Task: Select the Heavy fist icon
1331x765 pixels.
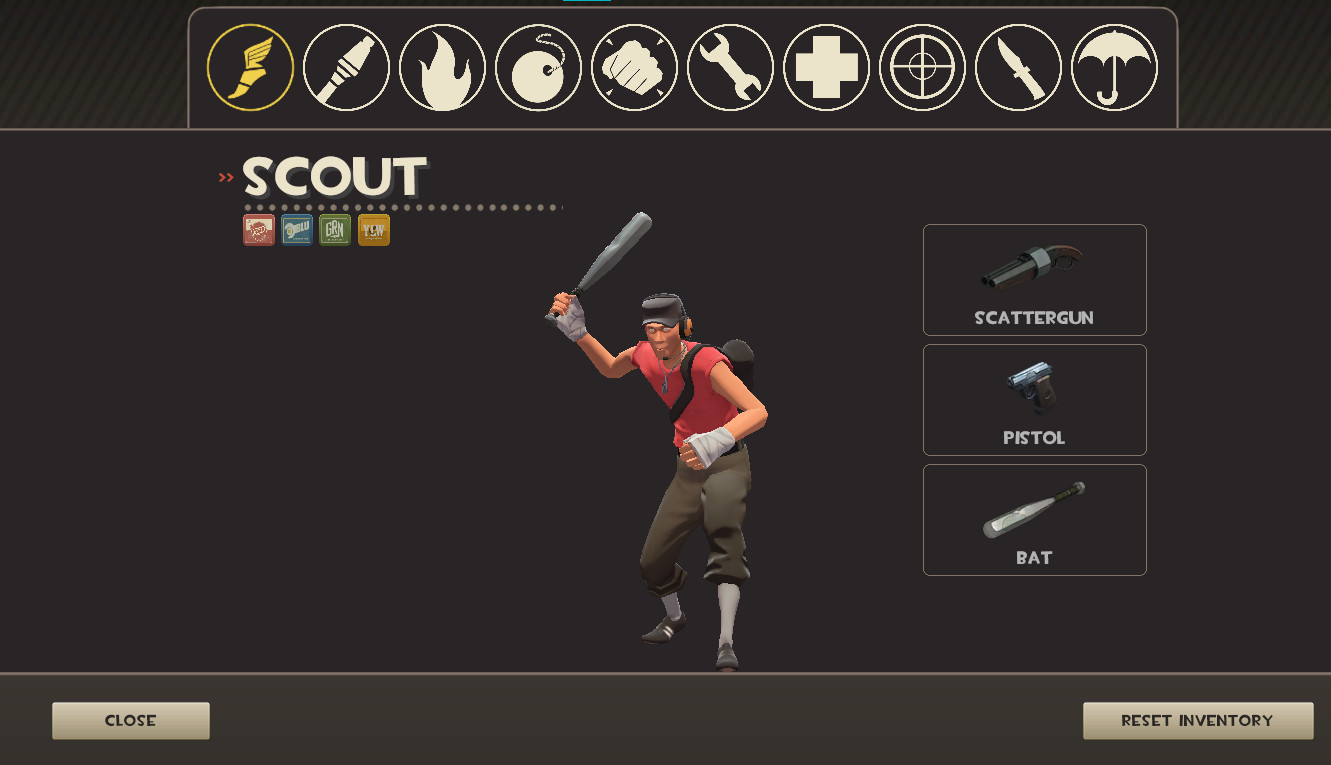Action: click(x=633, y=67)
